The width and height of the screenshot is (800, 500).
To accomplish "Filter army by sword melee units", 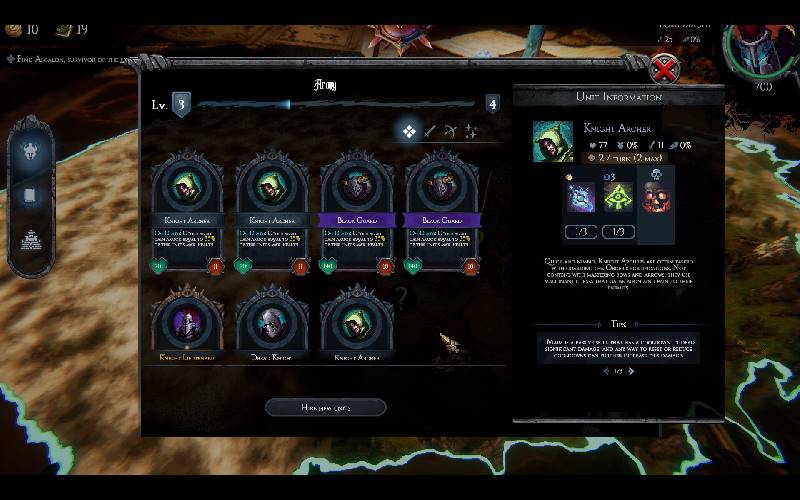I will pyautogui.click(x=430, y=131).
